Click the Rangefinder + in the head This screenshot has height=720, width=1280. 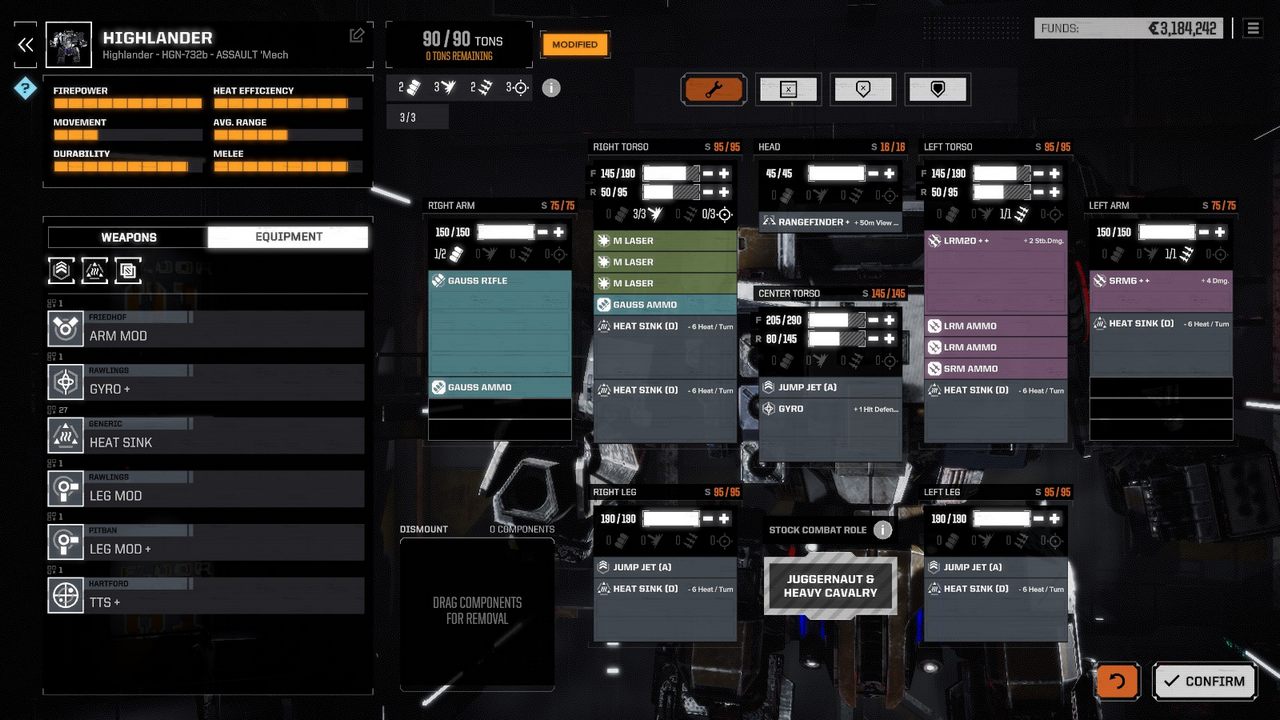(830, 222)
